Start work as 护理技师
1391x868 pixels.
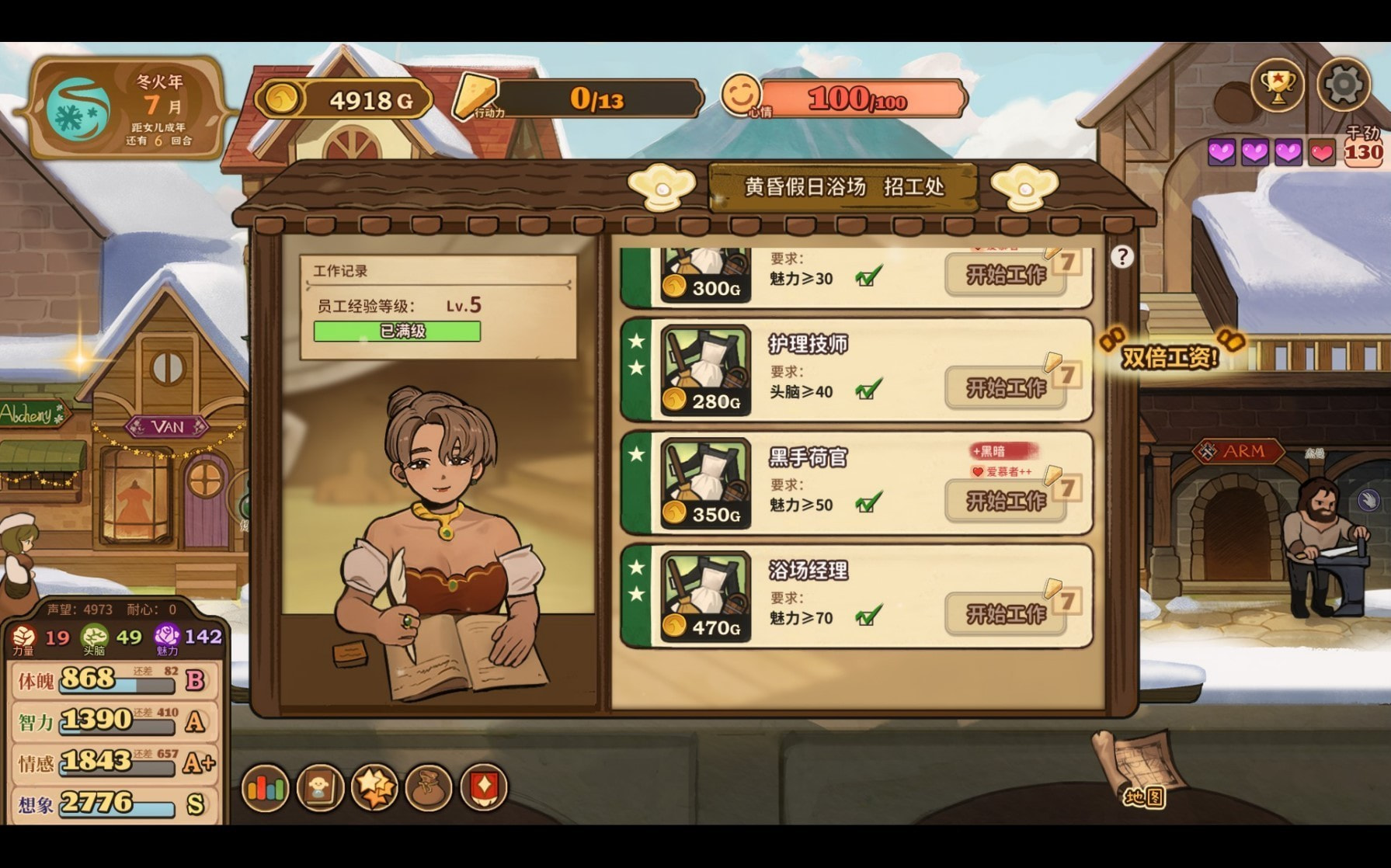[x=1005, y=387]
